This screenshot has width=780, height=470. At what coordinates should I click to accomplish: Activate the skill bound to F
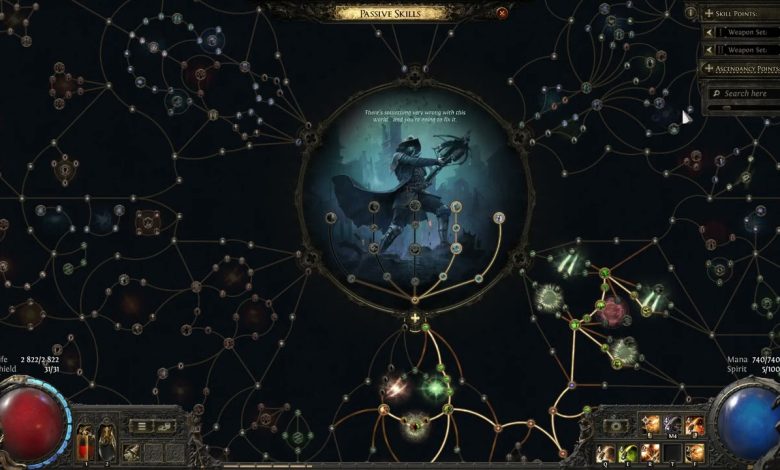694,453
